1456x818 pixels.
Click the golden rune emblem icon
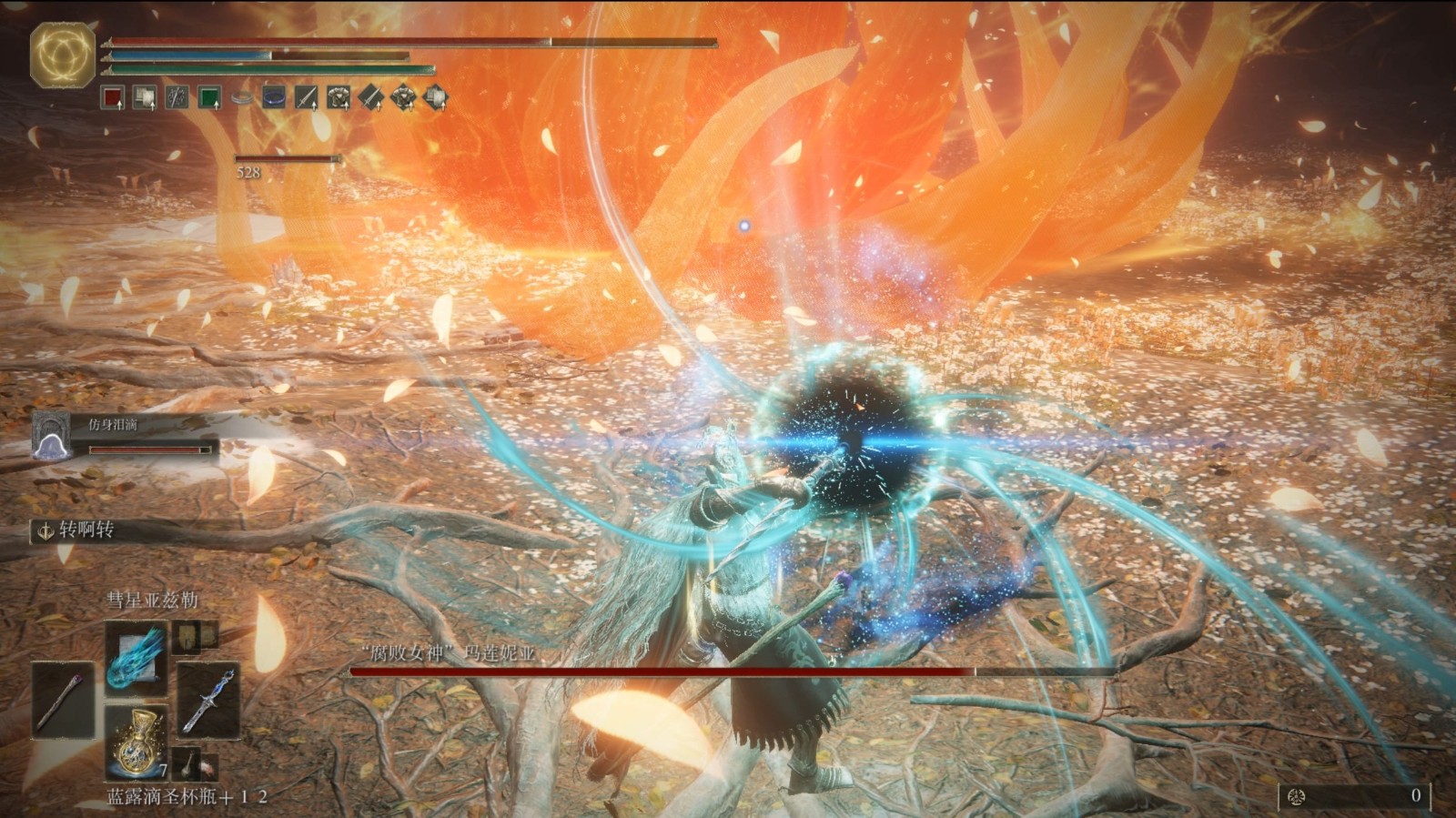click(63, 54)
